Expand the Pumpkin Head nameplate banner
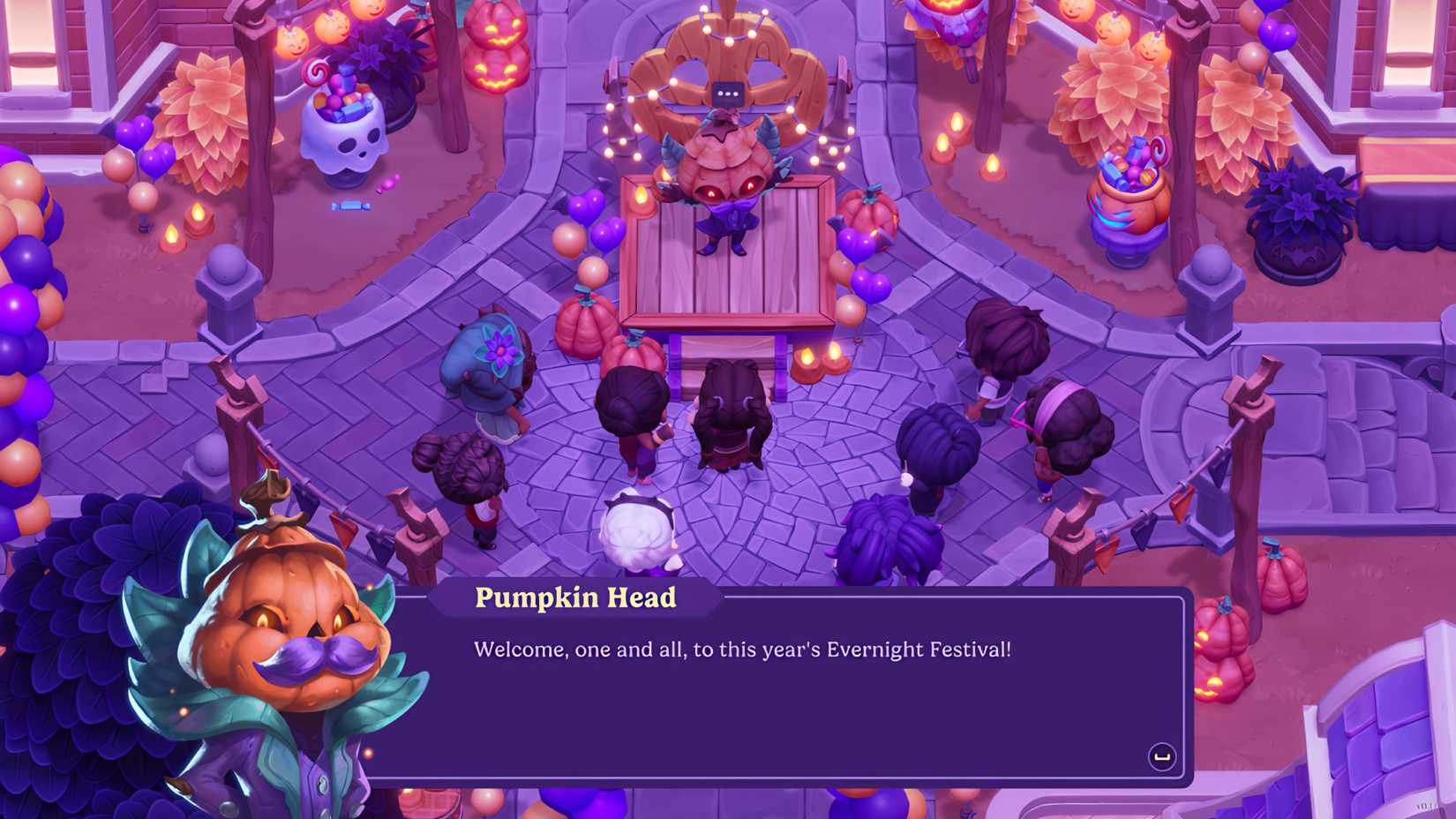Image resolution: width=1456 pixels, height=819 pixels. [x=574, y=597]
